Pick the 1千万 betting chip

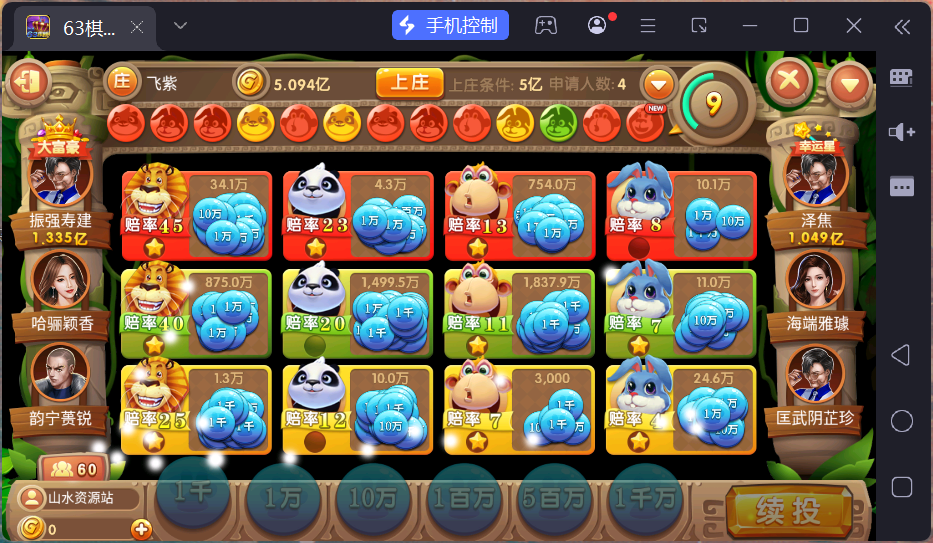[645, 497]
